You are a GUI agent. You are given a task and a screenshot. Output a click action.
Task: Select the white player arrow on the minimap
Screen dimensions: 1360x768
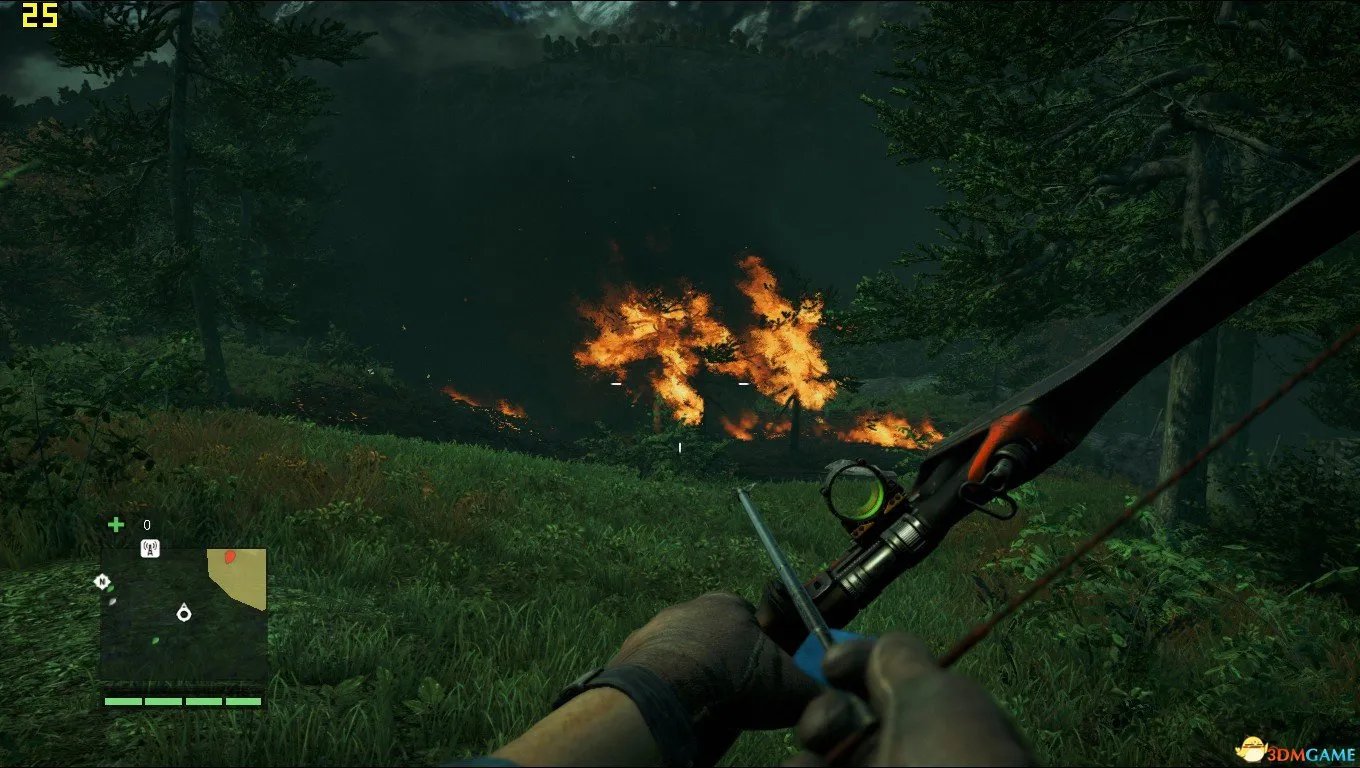coord(184,612)
